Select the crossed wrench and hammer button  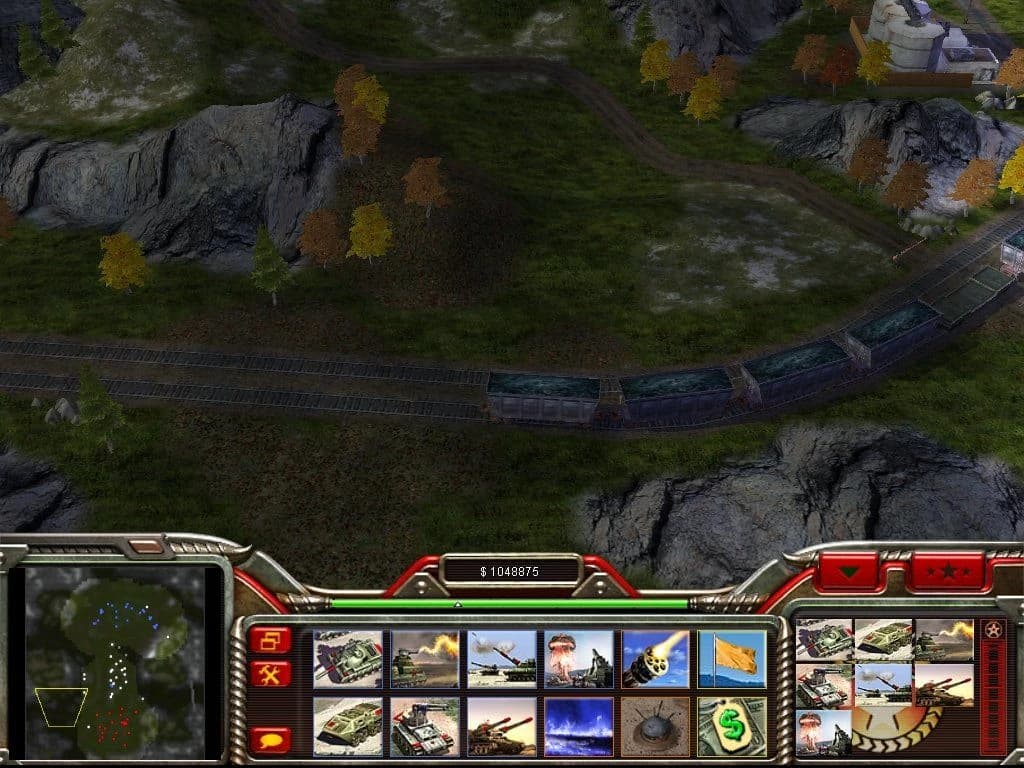271,674
